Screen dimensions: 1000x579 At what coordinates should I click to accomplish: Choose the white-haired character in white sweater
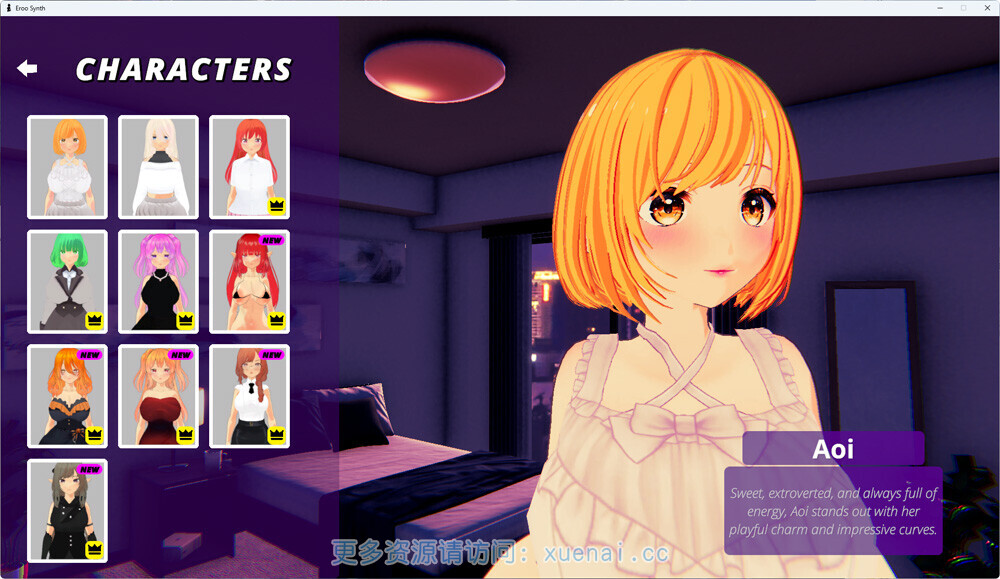[158, 167]
